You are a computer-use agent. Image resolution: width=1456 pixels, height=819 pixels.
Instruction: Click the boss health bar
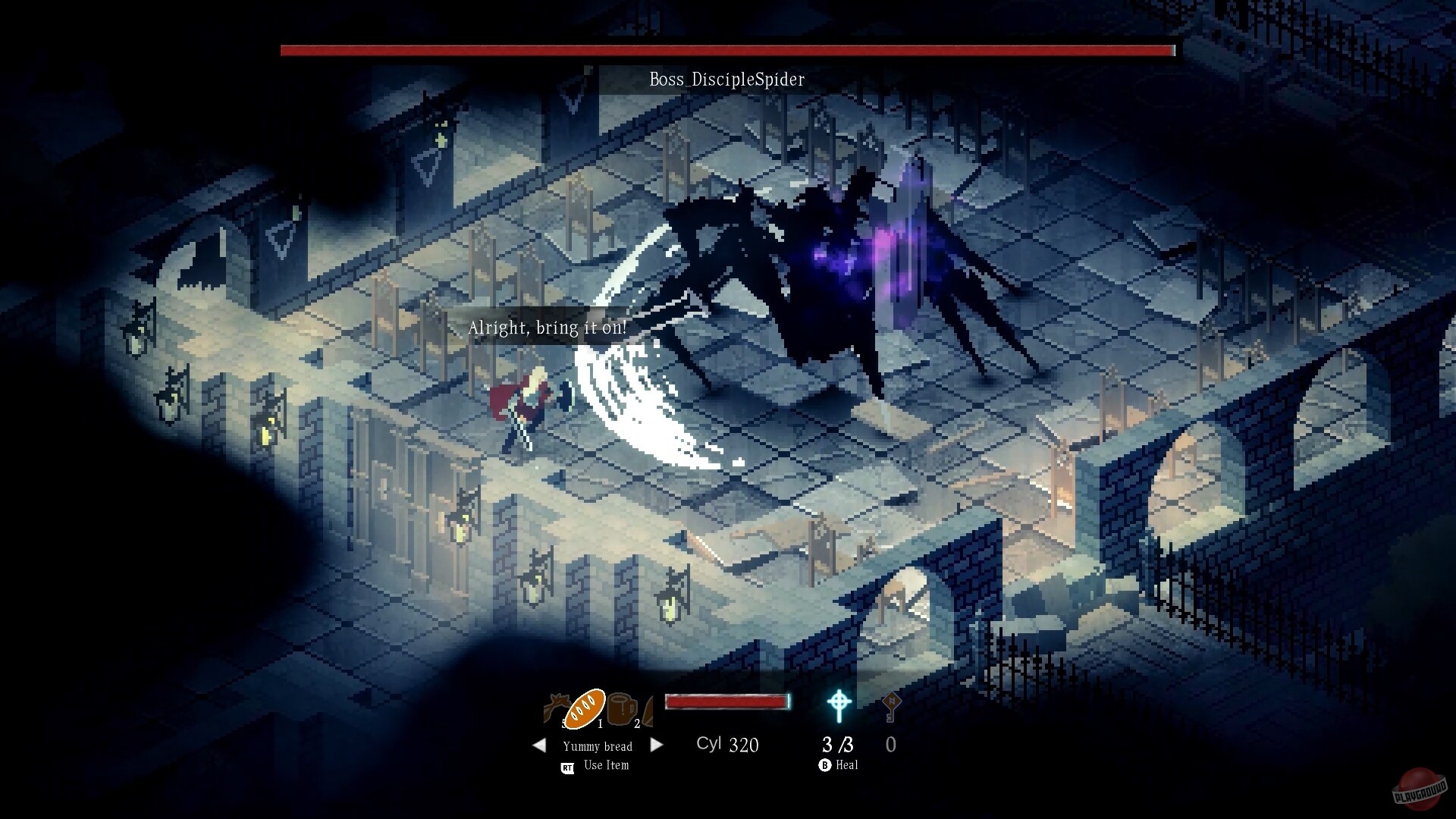pos(726,51)
